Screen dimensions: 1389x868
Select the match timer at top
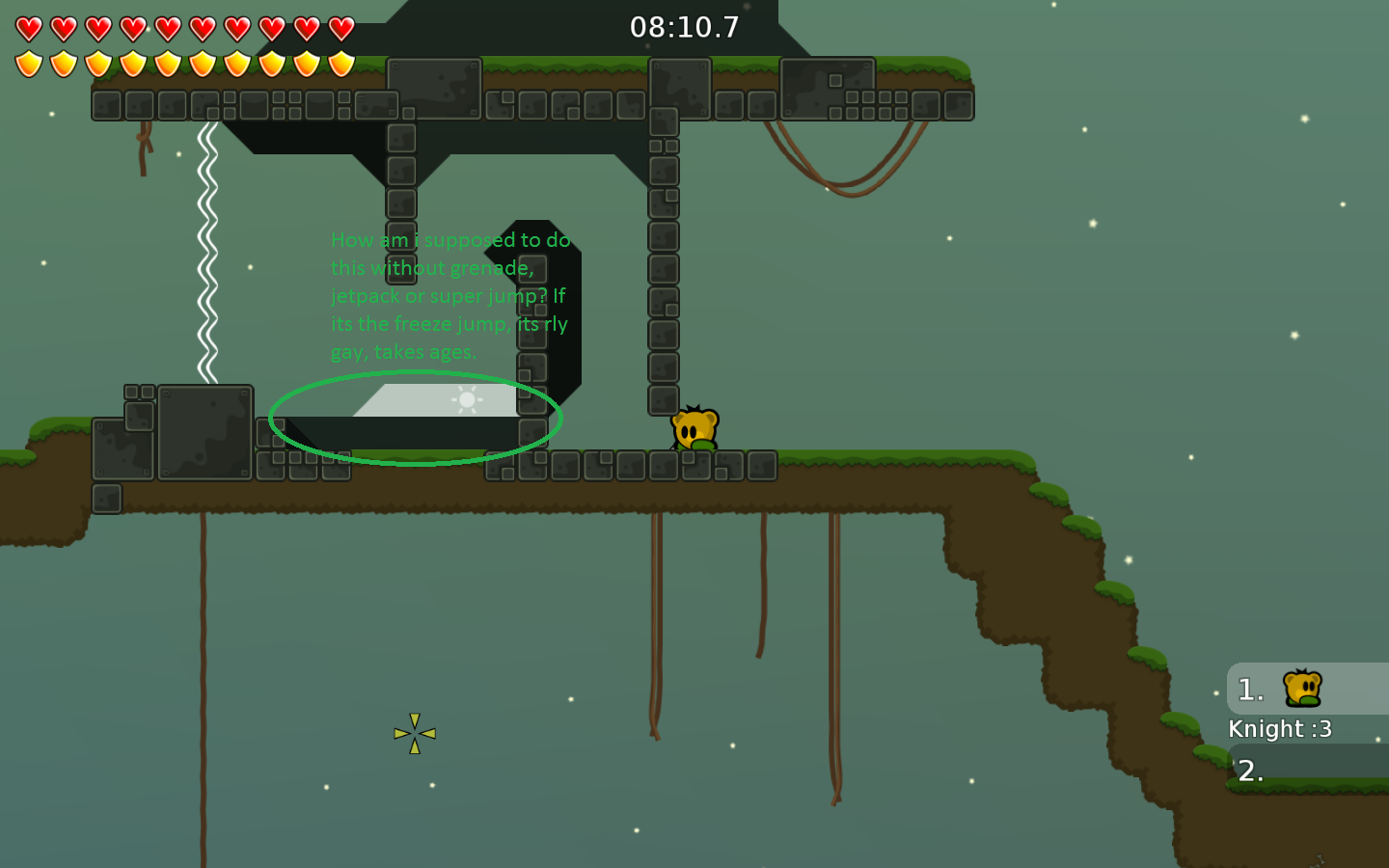coord(685,27)
